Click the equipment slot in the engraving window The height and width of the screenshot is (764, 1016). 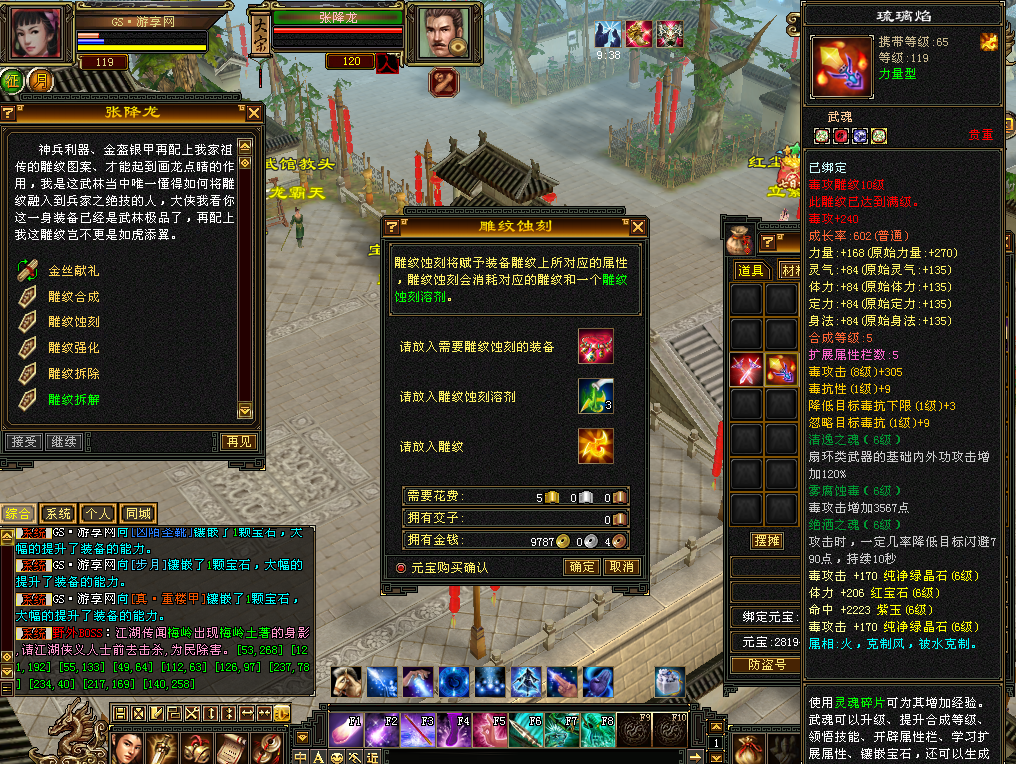pos(595,346)
